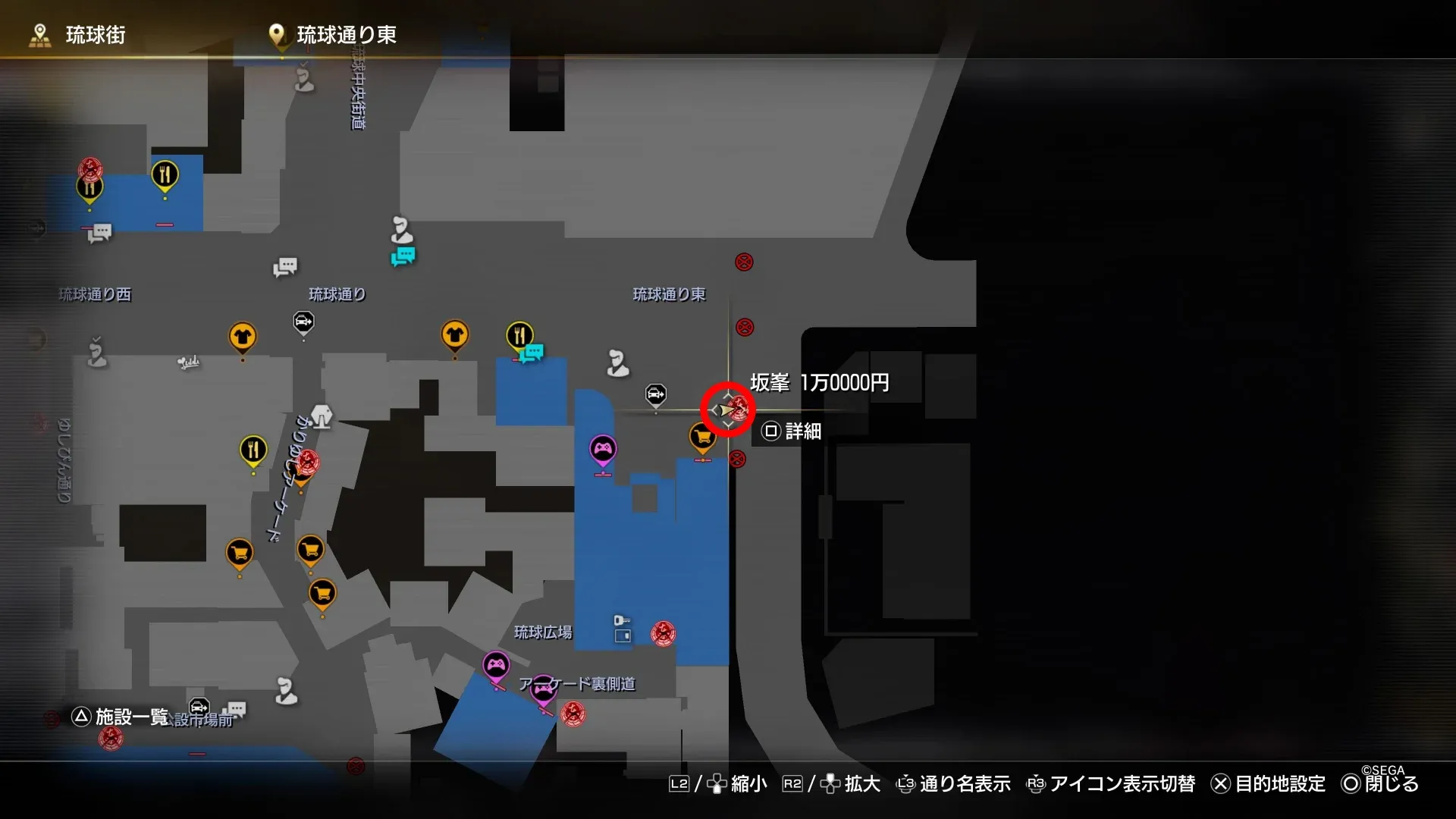Toggle street name display with 通り名表示
The width and height of the screenshot is (1456, 819).
click(x=965, y=784)
